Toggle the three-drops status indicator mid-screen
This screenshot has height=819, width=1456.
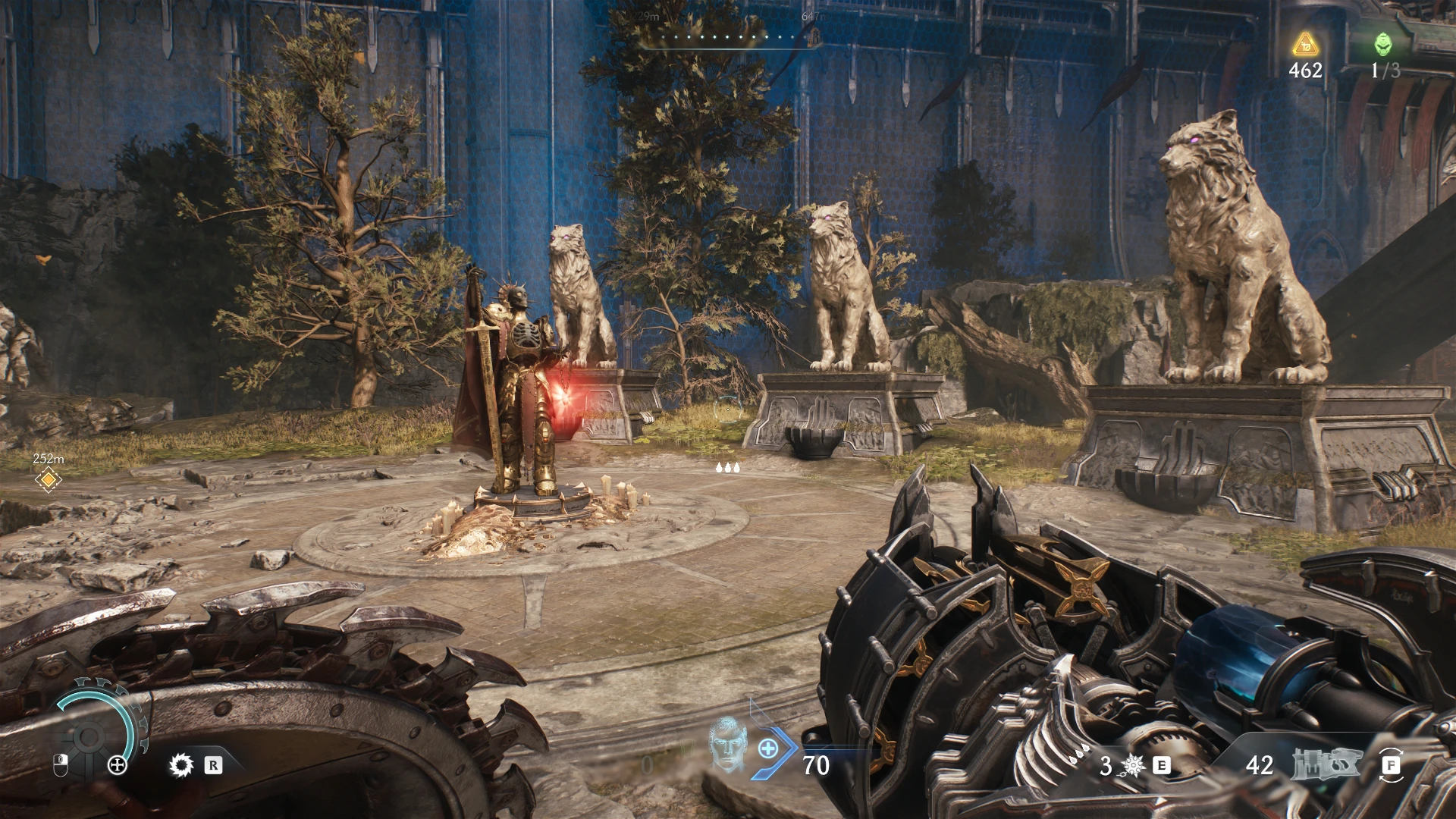730,468
